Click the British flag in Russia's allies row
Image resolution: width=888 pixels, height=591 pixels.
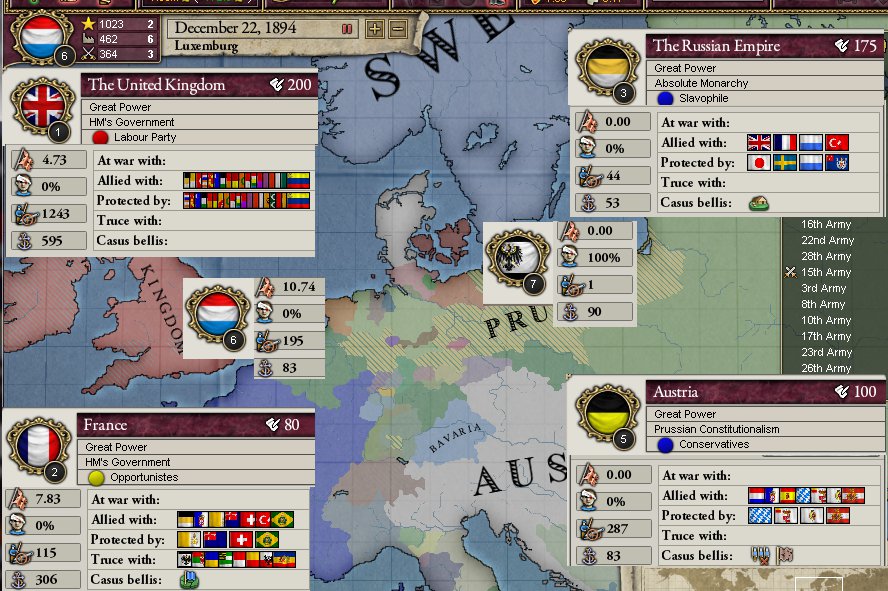(x=760, y=143)
